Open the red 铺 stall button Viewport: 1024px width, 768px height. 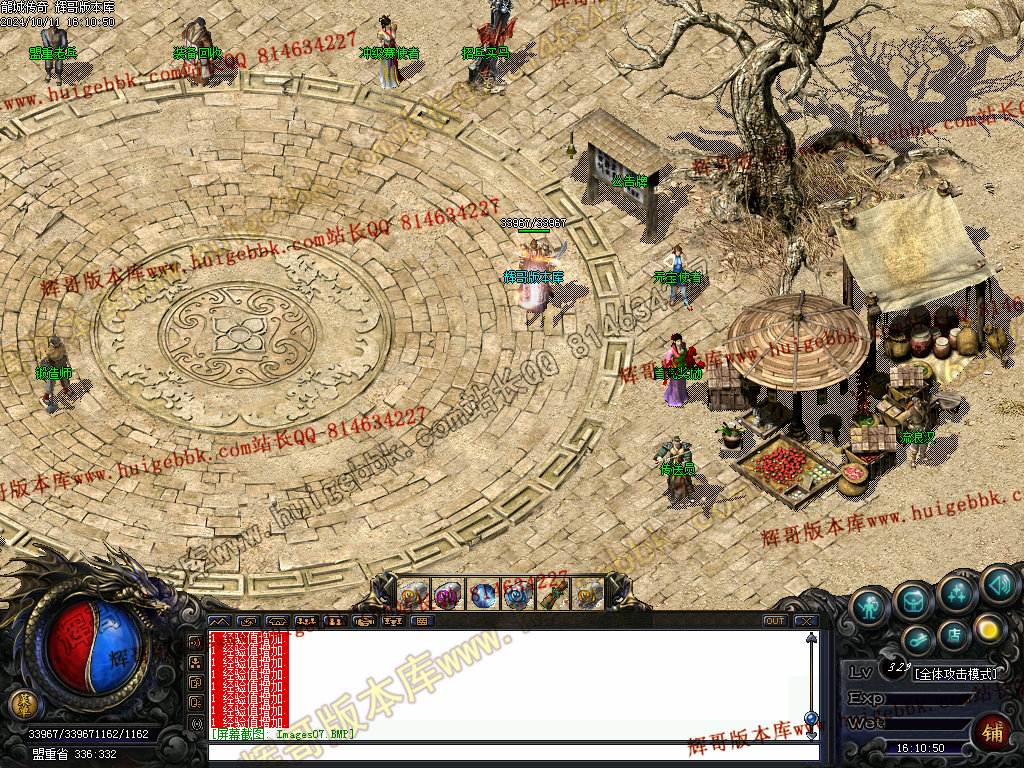(991, 732)
